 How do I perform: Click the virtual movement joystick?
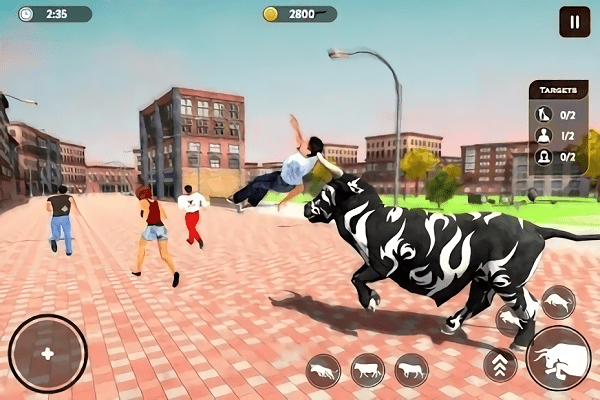click(47, 354)
